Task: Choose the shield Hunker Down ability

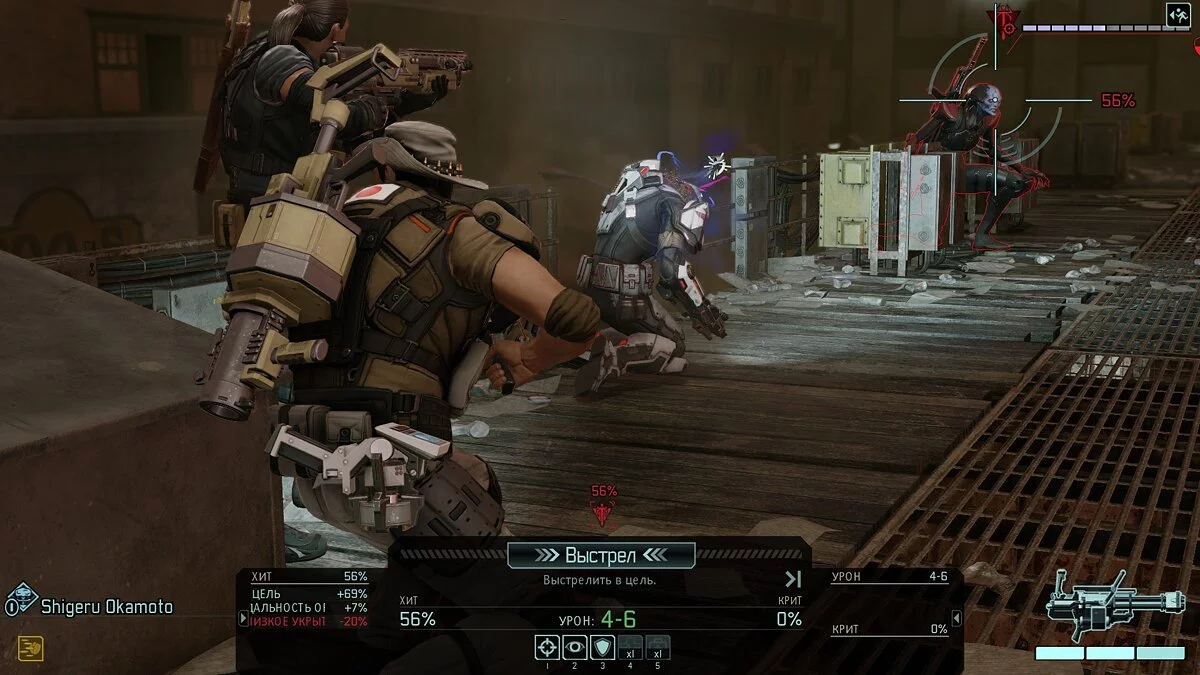Action: click(x=602, y=647)
